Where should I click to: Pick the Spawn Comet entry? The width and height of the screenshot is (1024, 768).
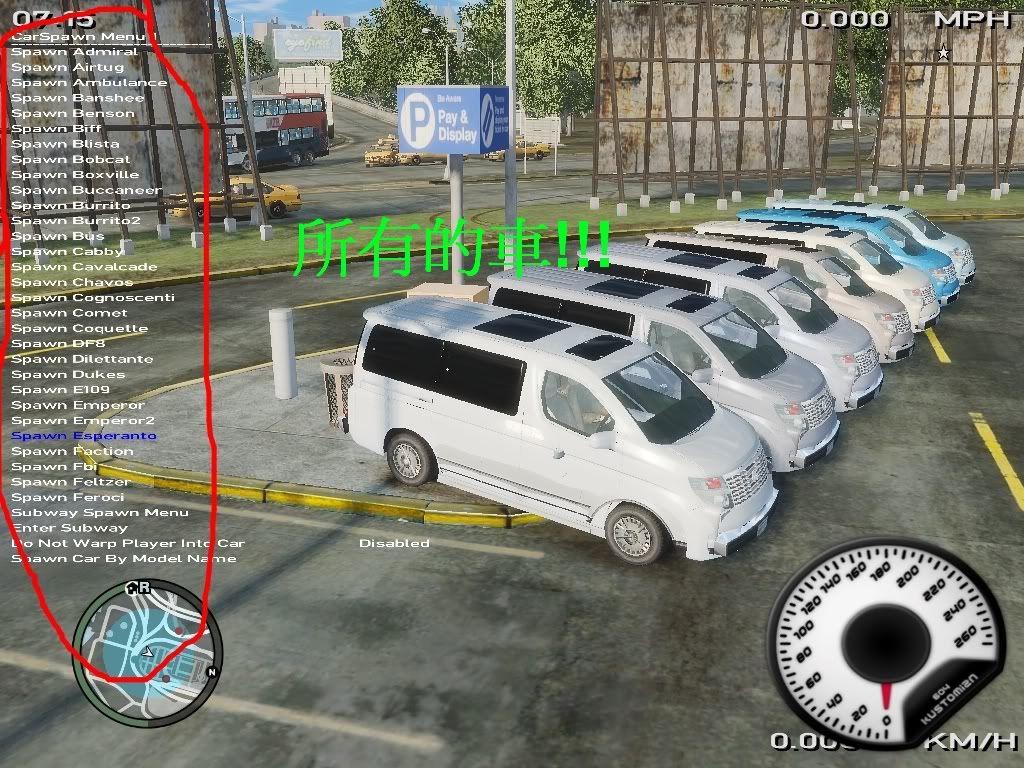point(69,313)
